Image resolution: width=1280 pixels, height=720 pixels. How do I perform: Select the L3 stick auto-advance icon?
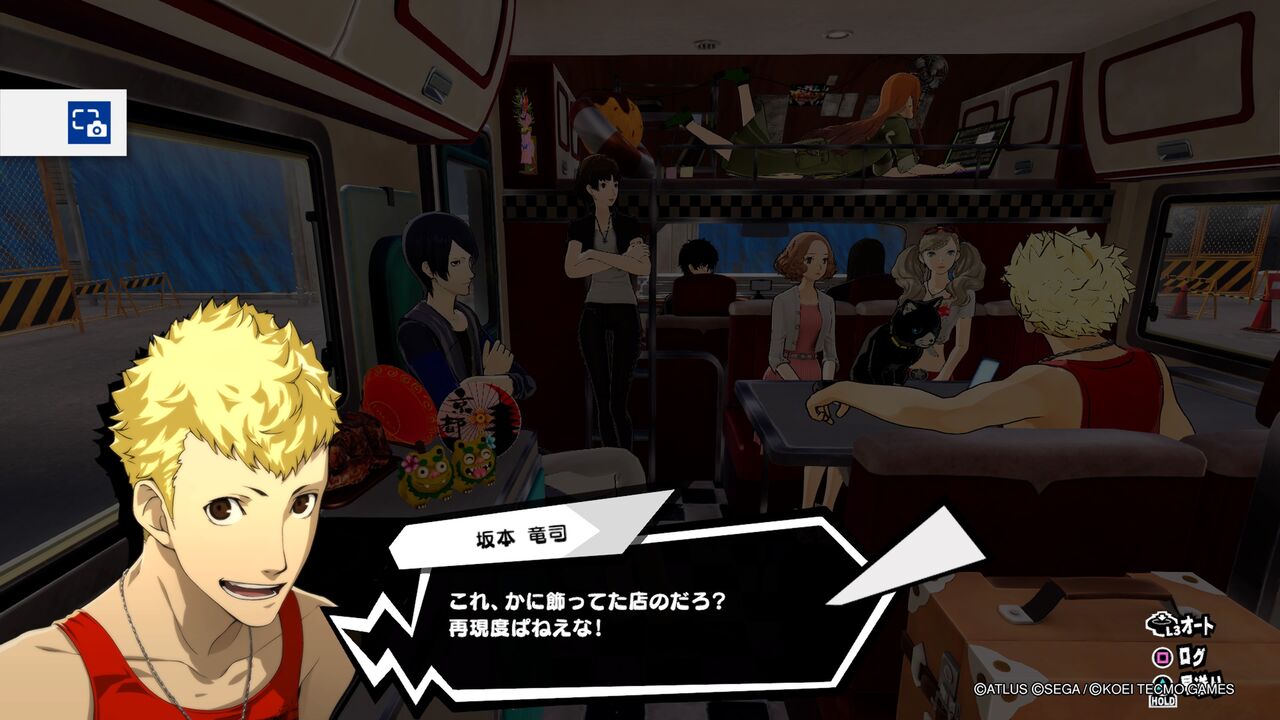1160,623
